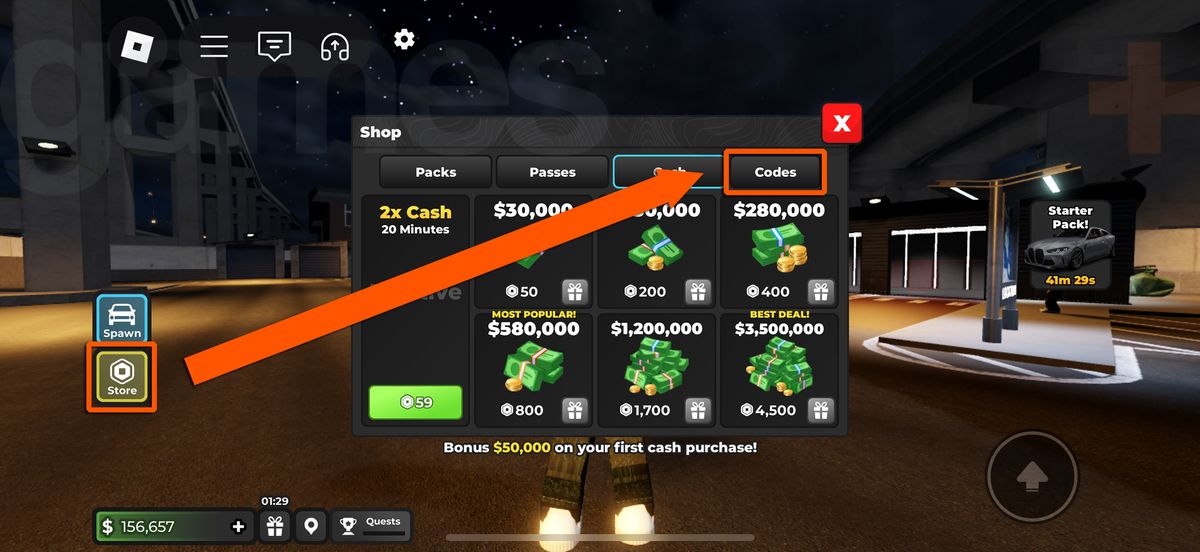Gift the 4,500 Robux cash pack
This screenshot has width=1200, height=552.
[x=821, y=410]
